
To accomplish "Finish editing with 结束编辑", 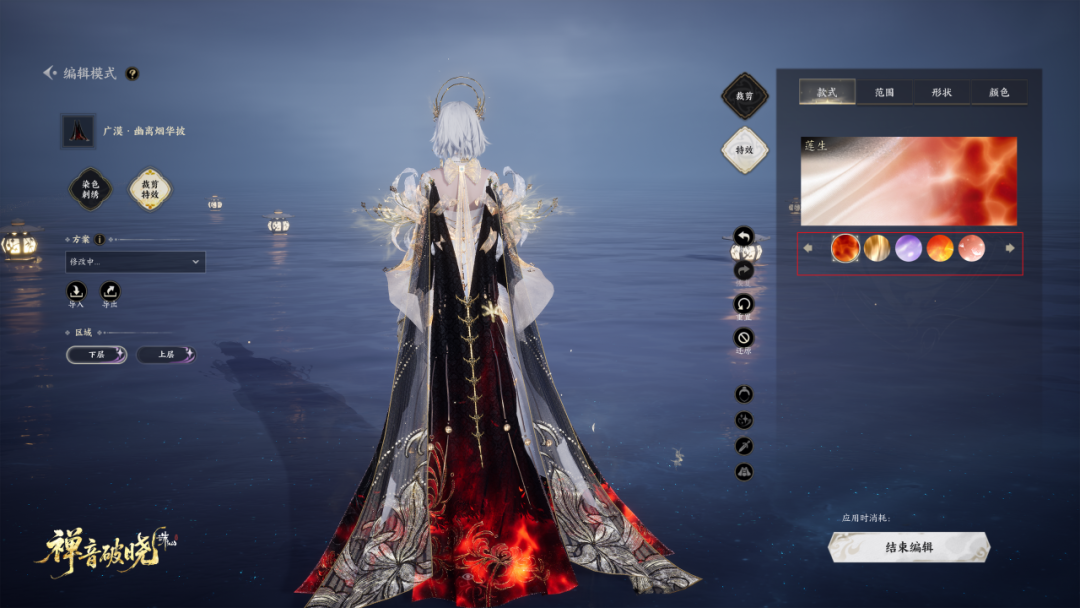I will 909,547.
